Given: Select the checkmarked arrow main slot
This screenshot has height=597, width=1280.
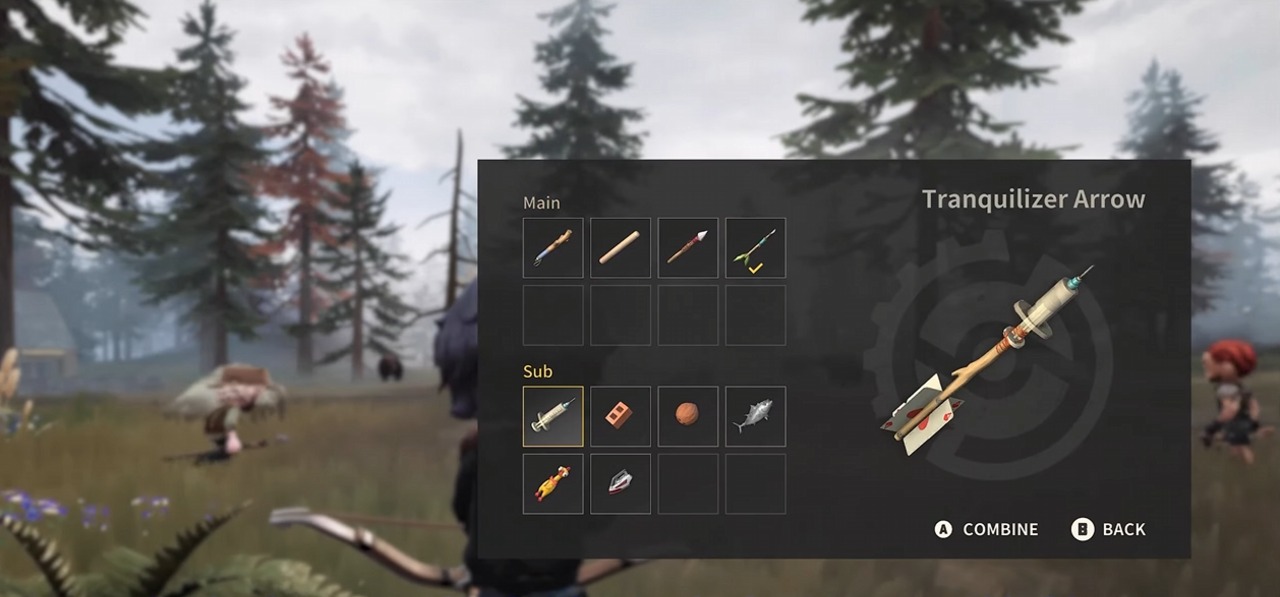Looking at the screenshot, I should 755,248.
